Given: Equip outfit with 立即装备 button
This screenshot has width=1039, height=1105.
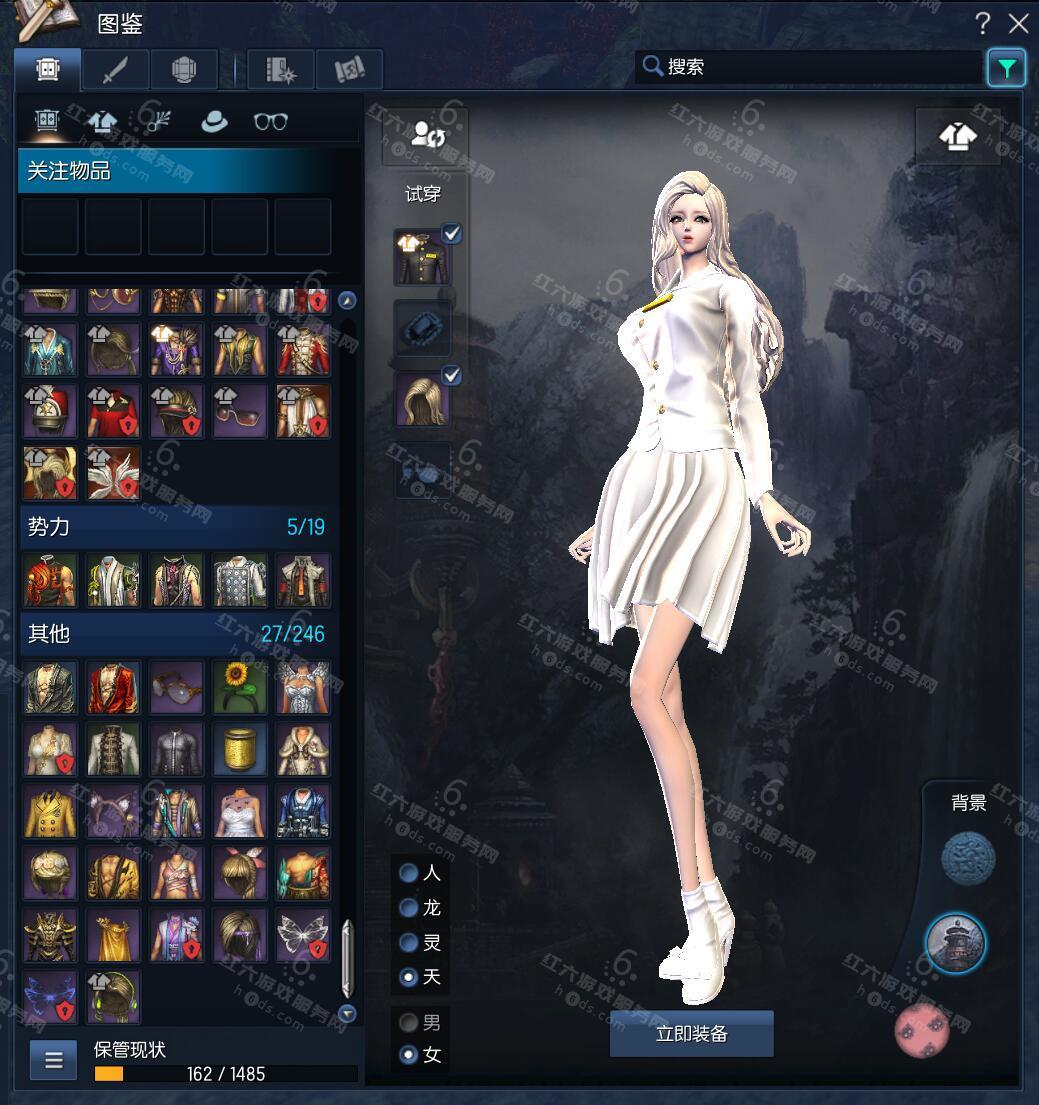Looking at the screenshot, I should pyautogui.click(x=691, y=1034).
